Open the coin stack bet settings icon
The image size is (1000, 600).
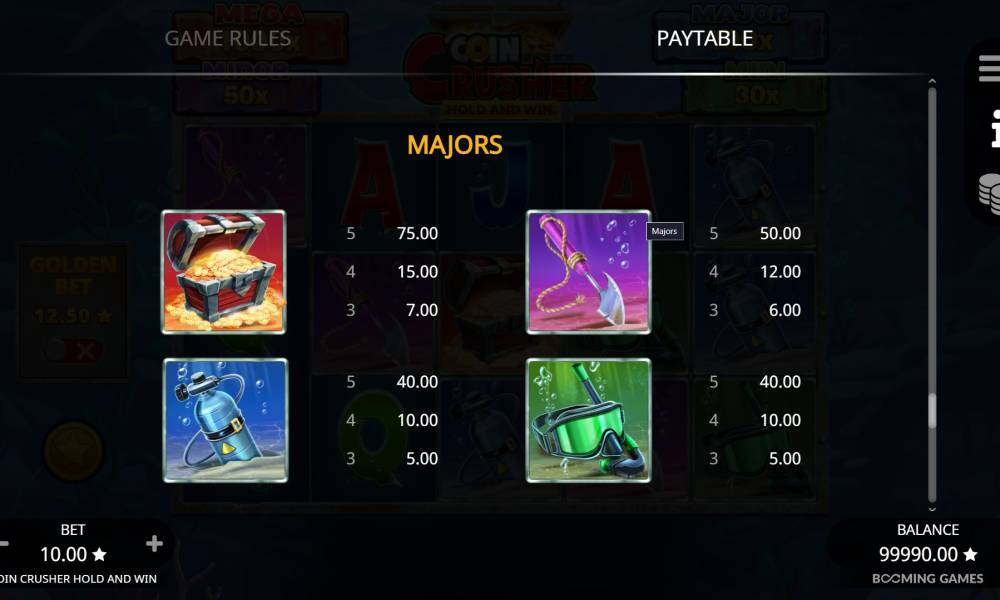click(x=989, y=193)
